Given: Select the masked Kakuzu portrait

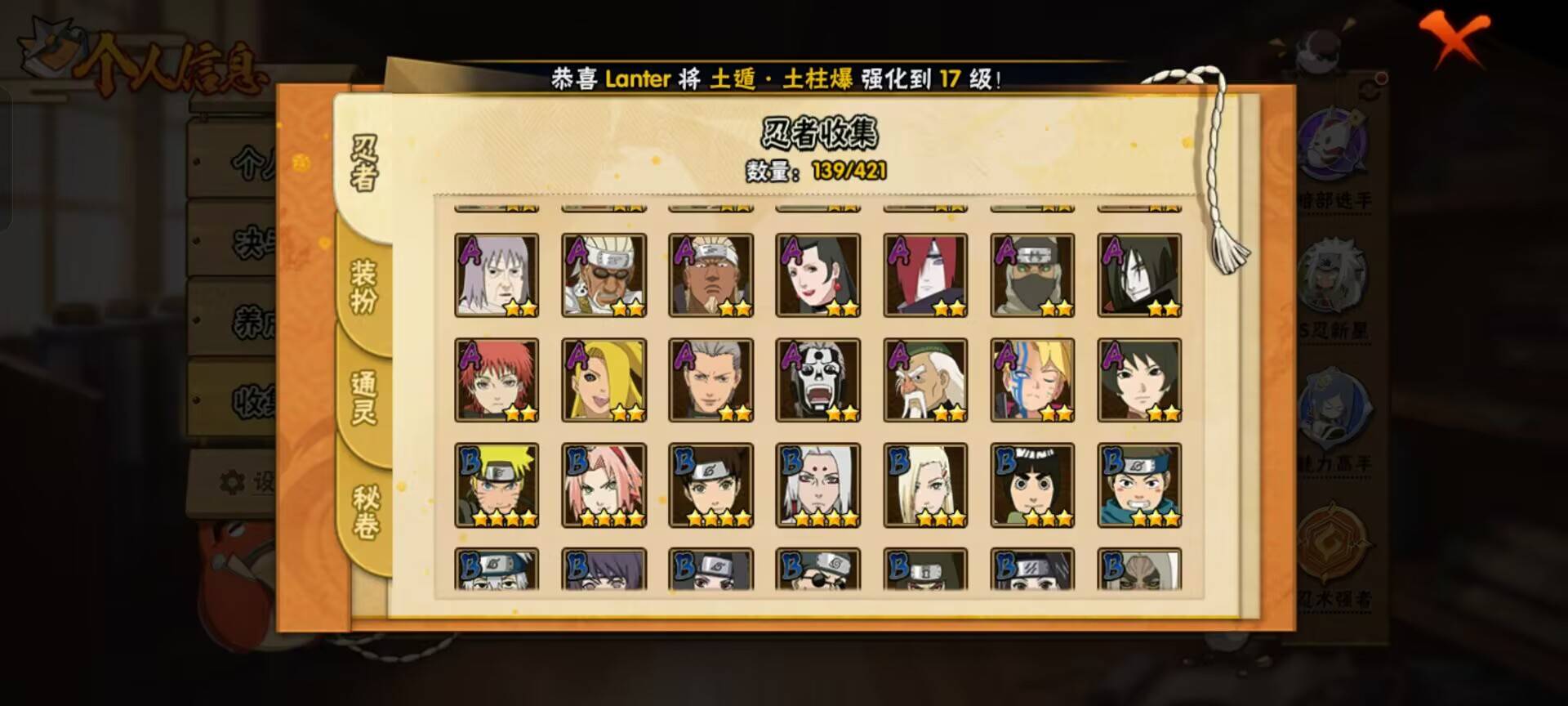Looking at the screenshot, I should 1032,275.
